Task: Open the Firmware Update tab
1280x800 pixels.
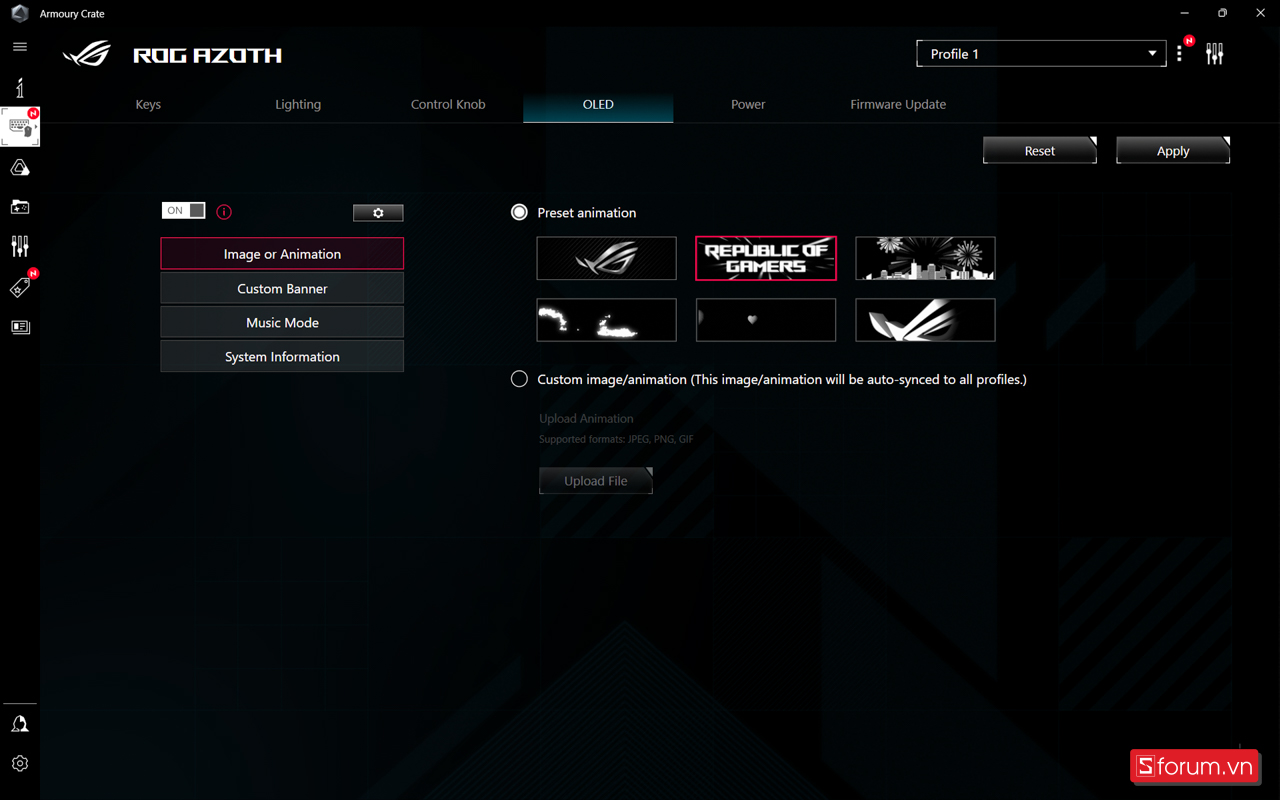Action: [x=898, y=104]
